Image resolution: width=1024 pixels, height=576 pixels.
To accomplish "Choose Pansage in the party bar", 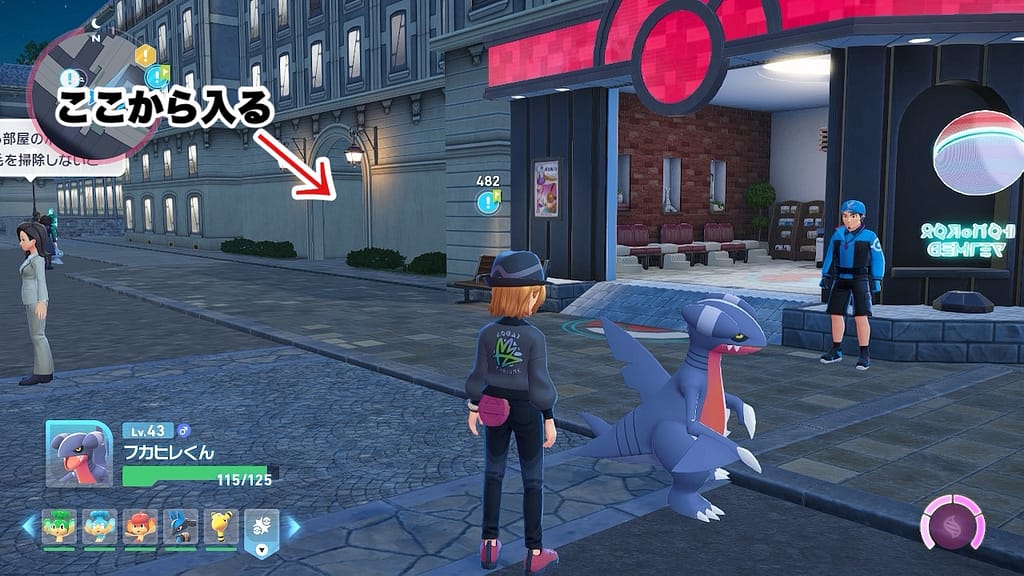I will point(59,527).
